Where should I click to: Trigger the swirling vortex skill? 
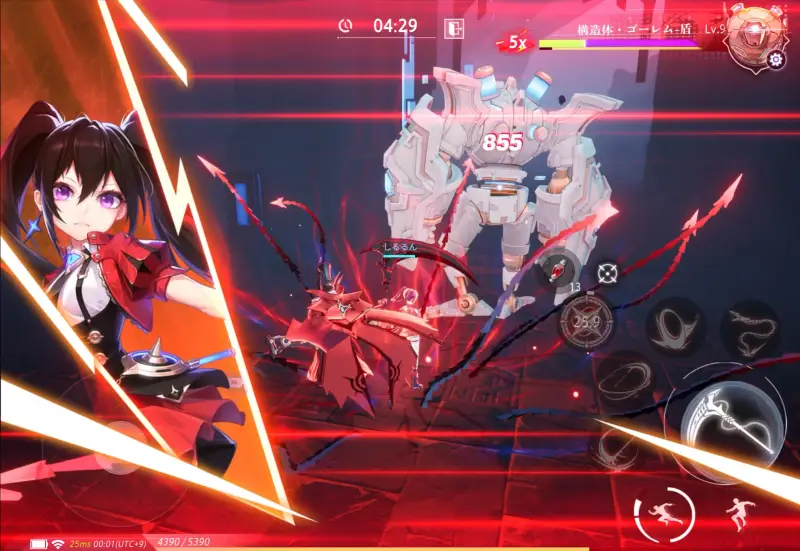674,327
